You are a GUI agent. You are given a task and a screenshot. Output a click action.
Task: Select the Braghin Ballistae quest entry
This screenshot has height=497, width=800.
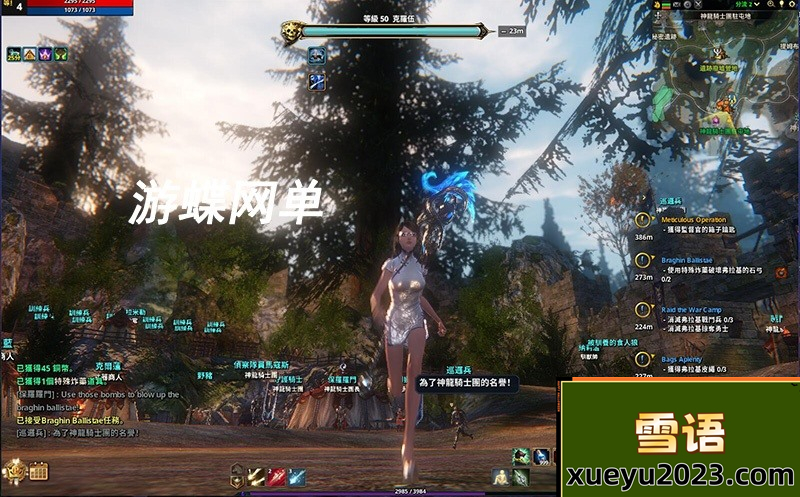(685, 259)
